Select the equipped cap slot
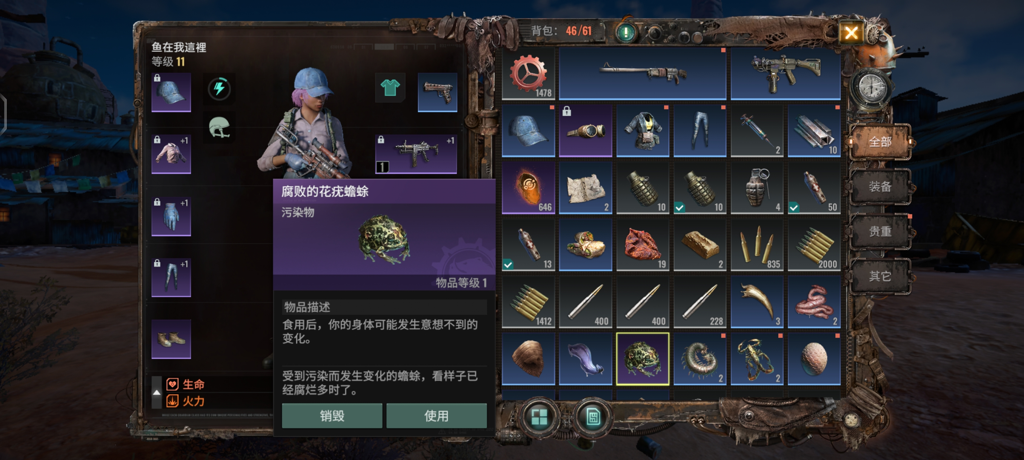The image size is (1024, 460). click(171, 92)
